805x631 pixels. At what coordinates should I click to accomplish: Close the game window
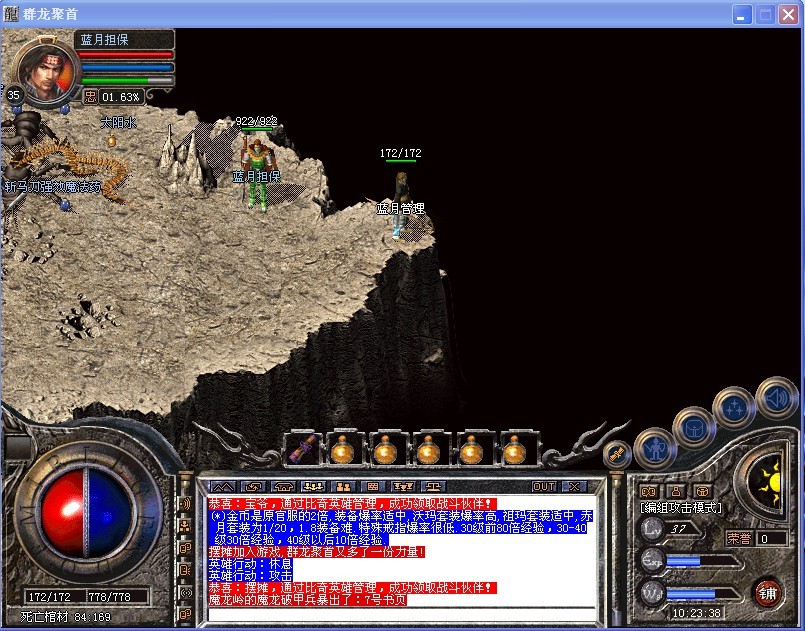tap(789, 14)
